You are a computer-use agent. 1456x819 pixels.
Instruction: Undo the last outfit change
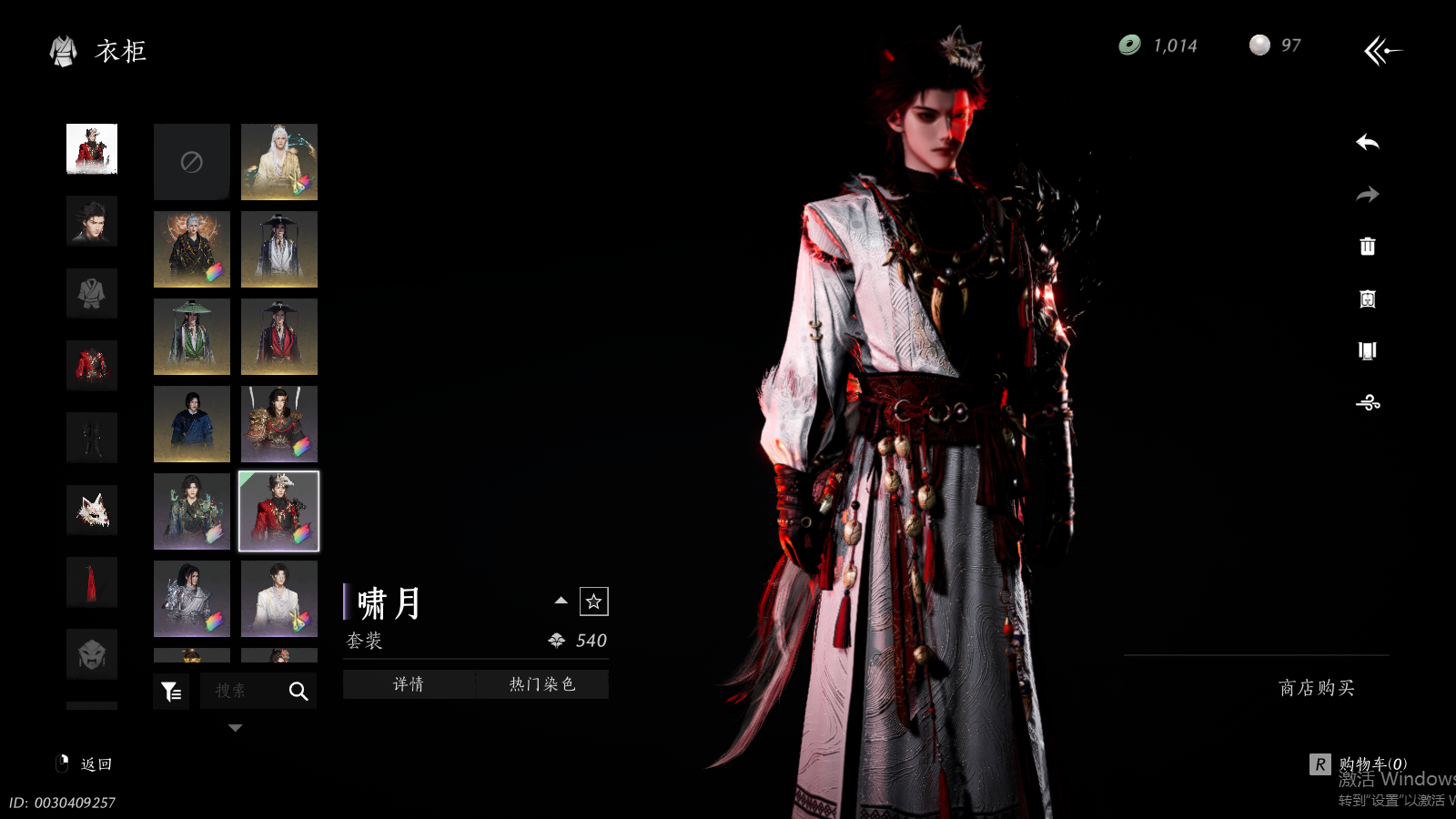tap(1367, 143)
